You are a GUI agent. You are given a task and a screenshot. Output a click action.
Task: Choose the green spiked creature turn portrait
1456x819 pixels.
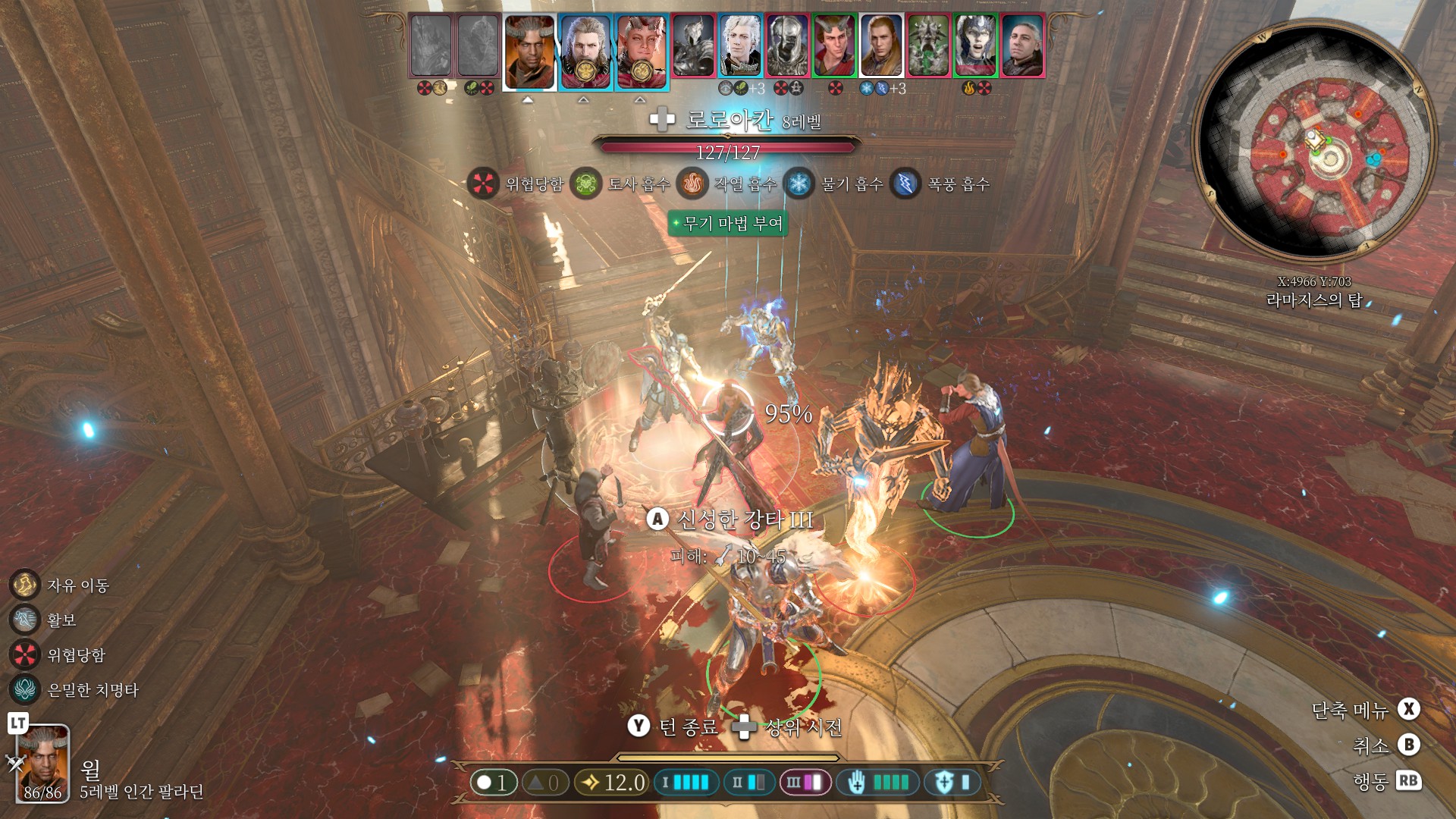[x=928, y=45]
